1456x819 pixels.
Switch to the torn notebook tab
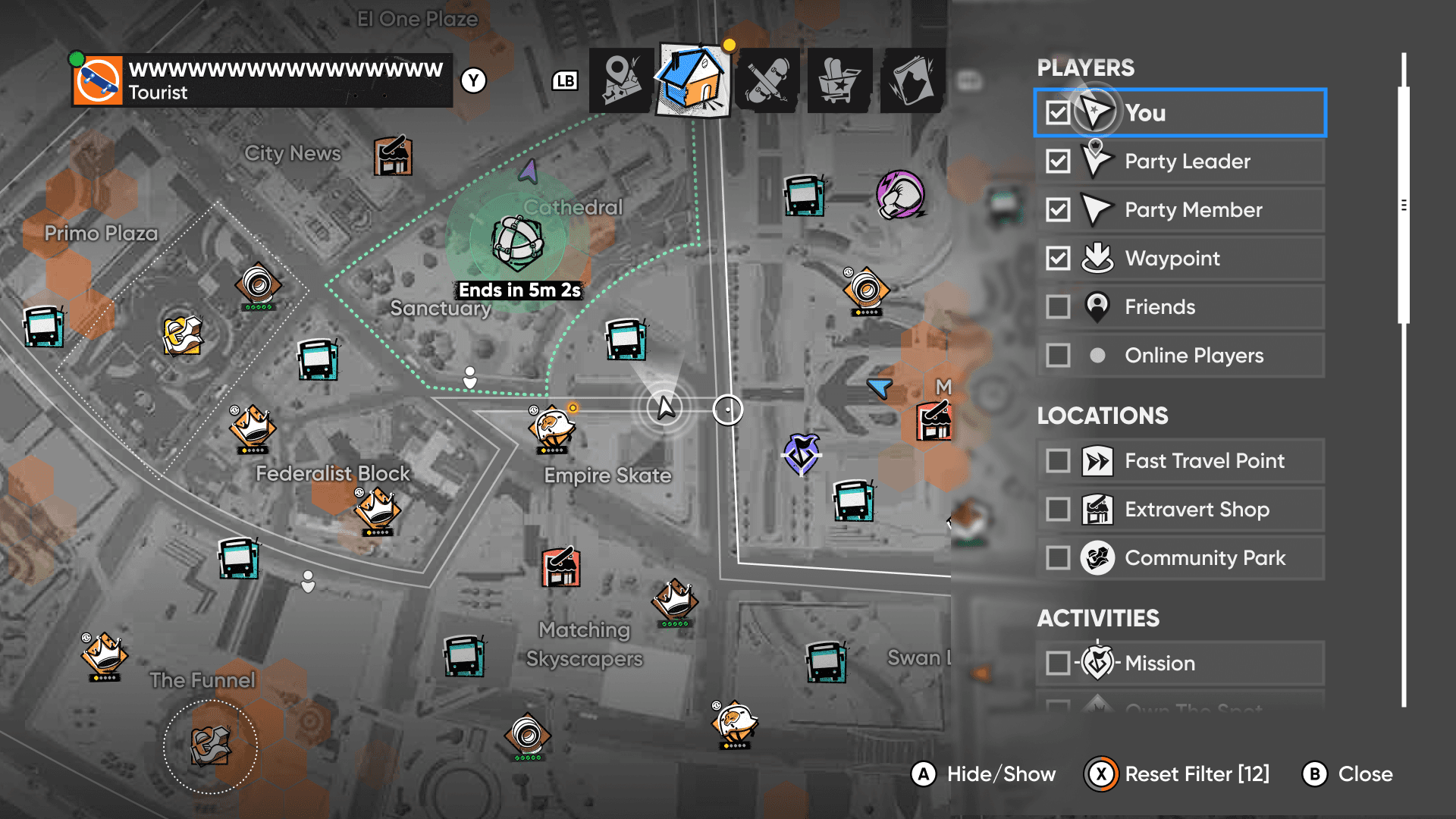pos(912,80)
